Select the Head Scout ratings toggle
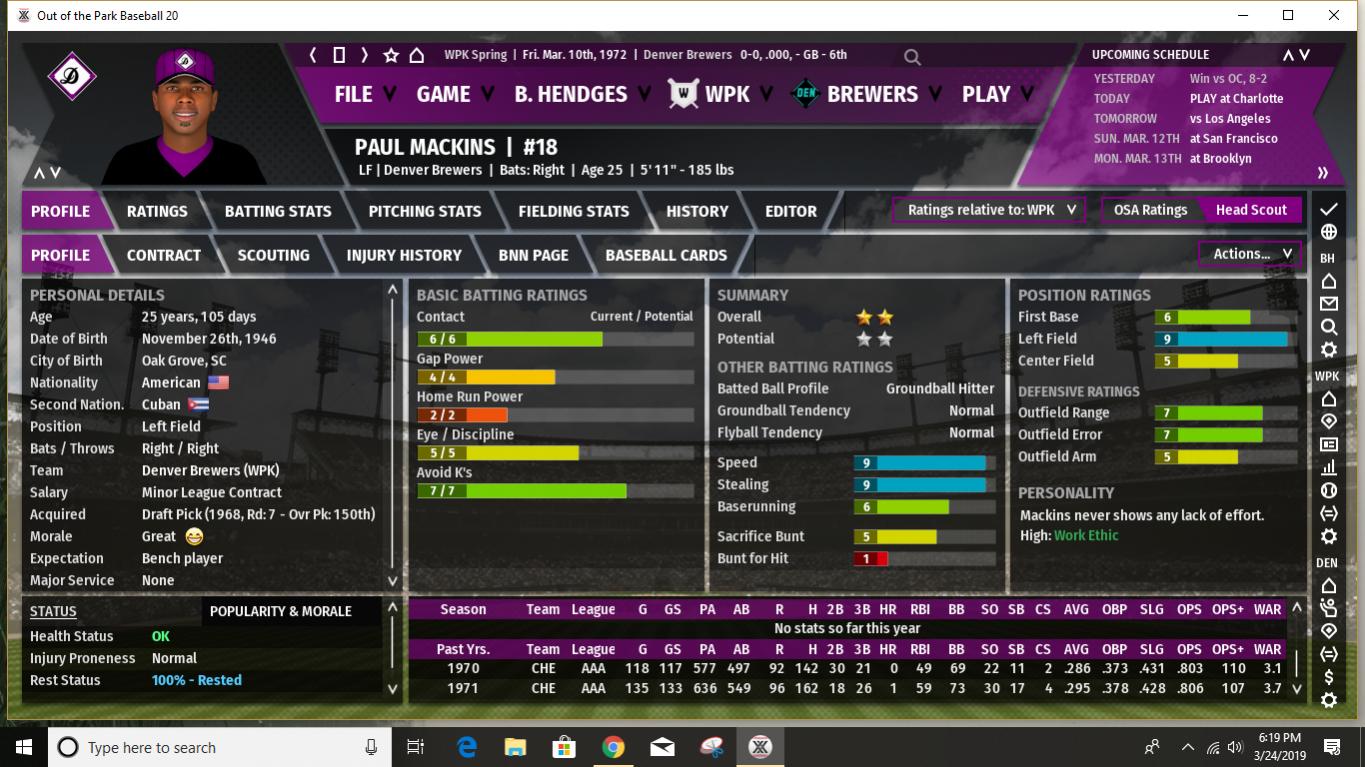The height and width of the screenshot is (767, 1365). click(1251, 210)
